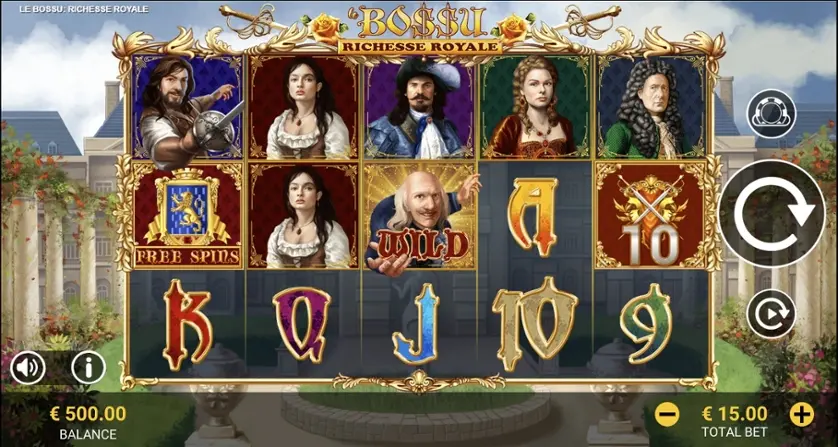Open the game info button
Screen dimensions: 838x447
click(x=88, y=368)
